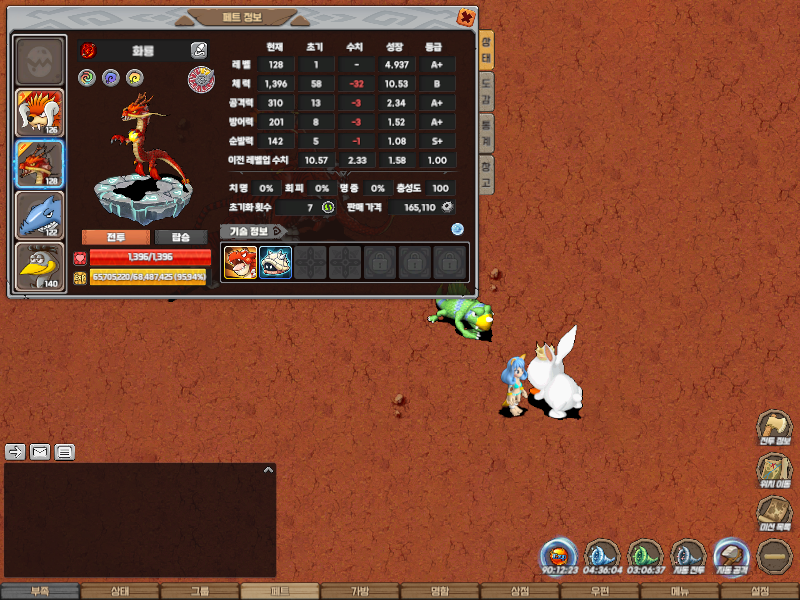The width and height of the screenshot is (800, 600).
Task: Click the green stat reset icon
Action: coord(327,207)
